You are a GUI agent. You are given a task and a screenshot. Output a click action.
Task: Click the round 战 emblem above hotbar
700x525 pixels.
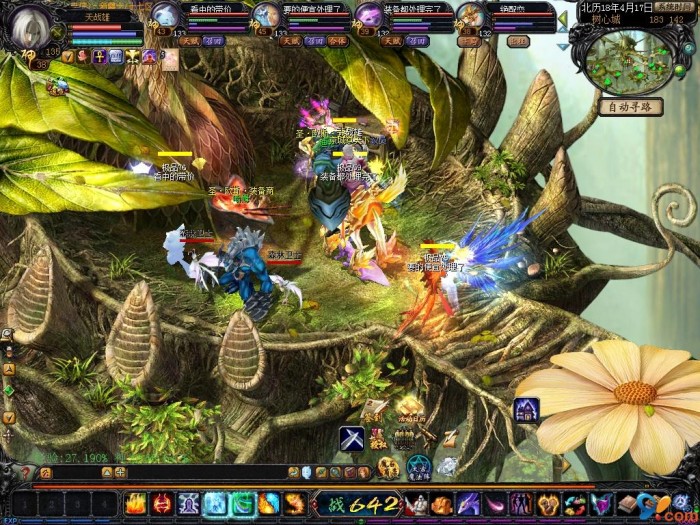(x=388, y=467)
